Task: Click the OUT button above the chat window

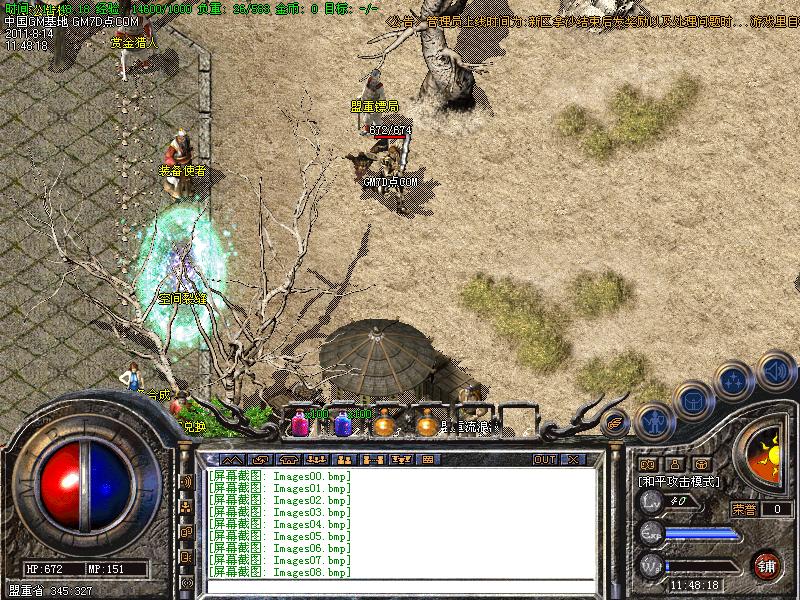Action: (544, 460)
